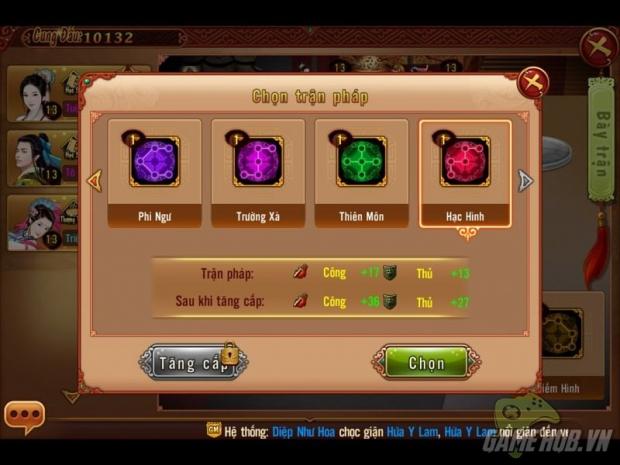Screen dimensions: 620x465
Task: Show next formations with right arrow
Action: click(x=525, y=181)
